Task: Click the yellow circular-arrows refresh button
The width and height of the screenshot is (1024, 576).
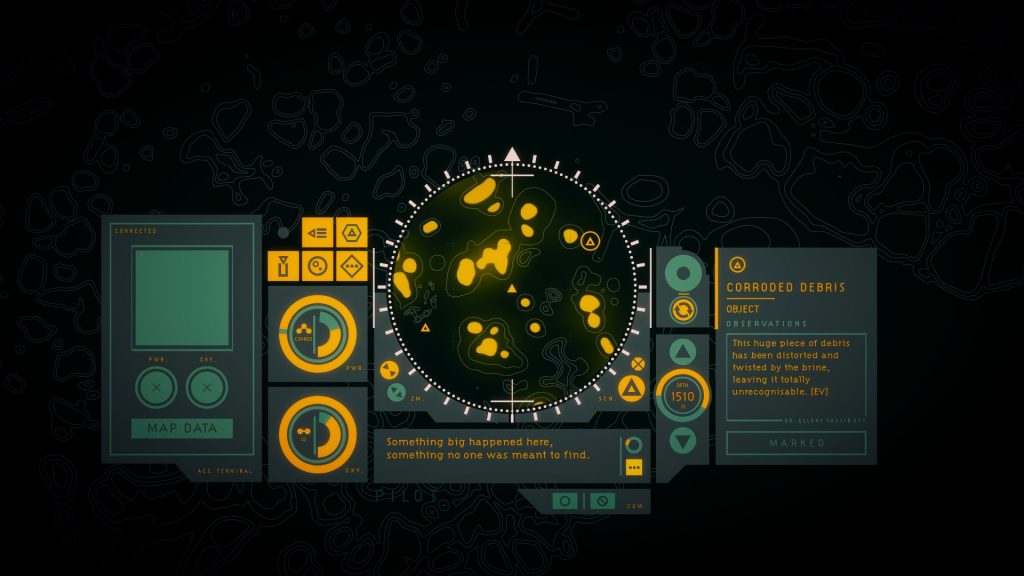Action: click(683, 309)
